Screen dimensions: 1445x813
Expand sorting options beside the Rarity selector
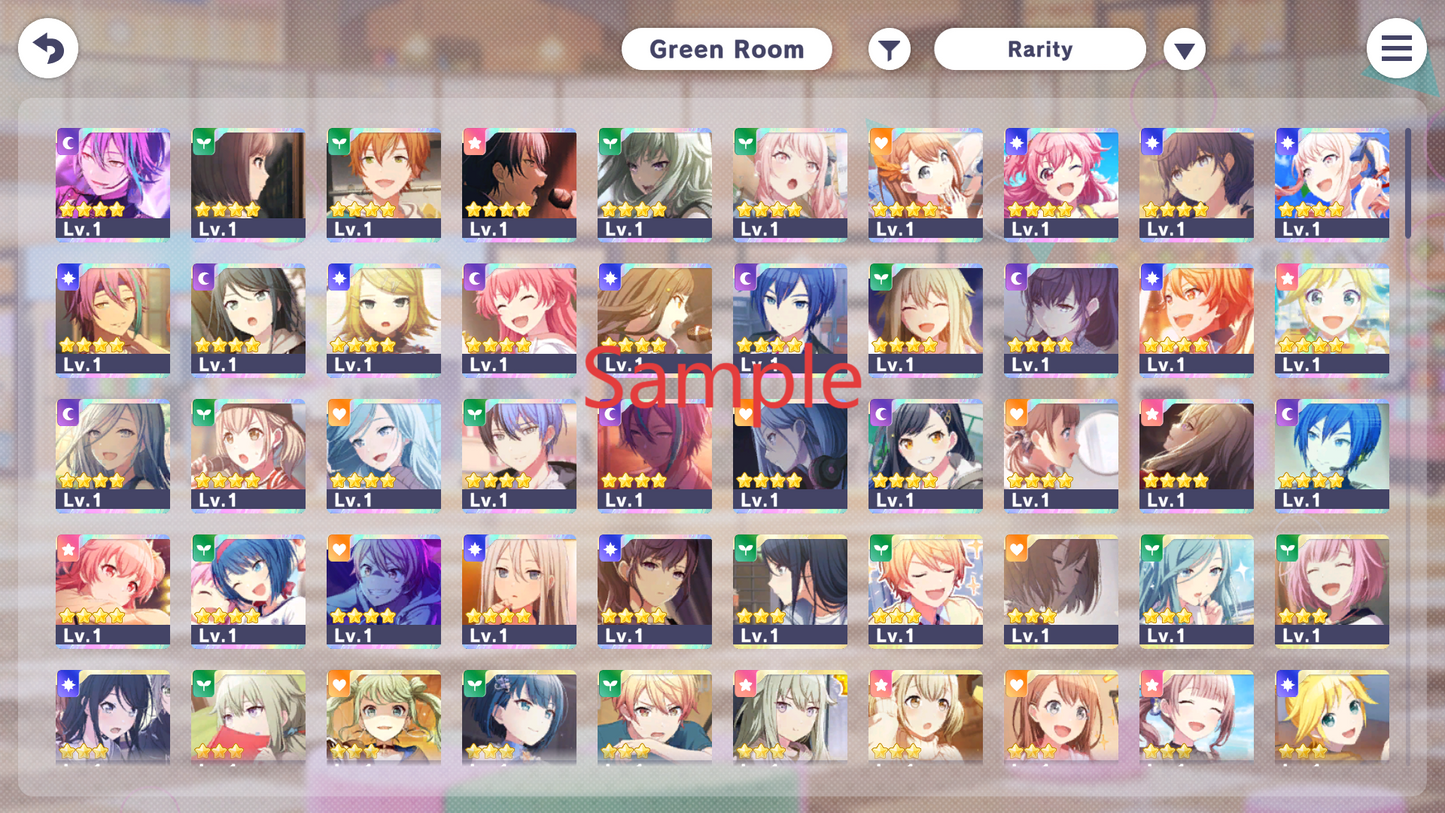(x=1184, y=48)
